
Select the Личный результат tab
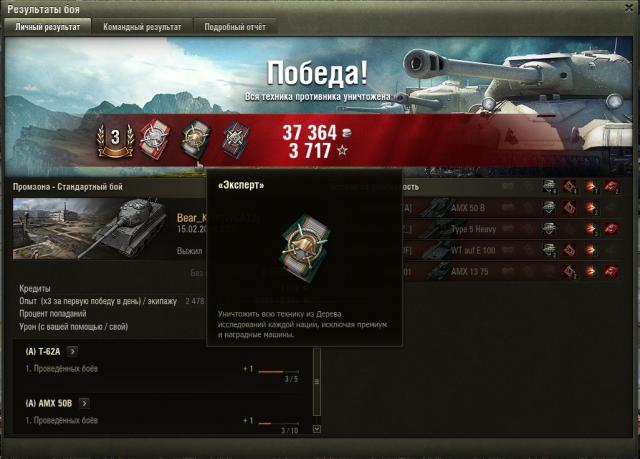click(x=50, y=27)
